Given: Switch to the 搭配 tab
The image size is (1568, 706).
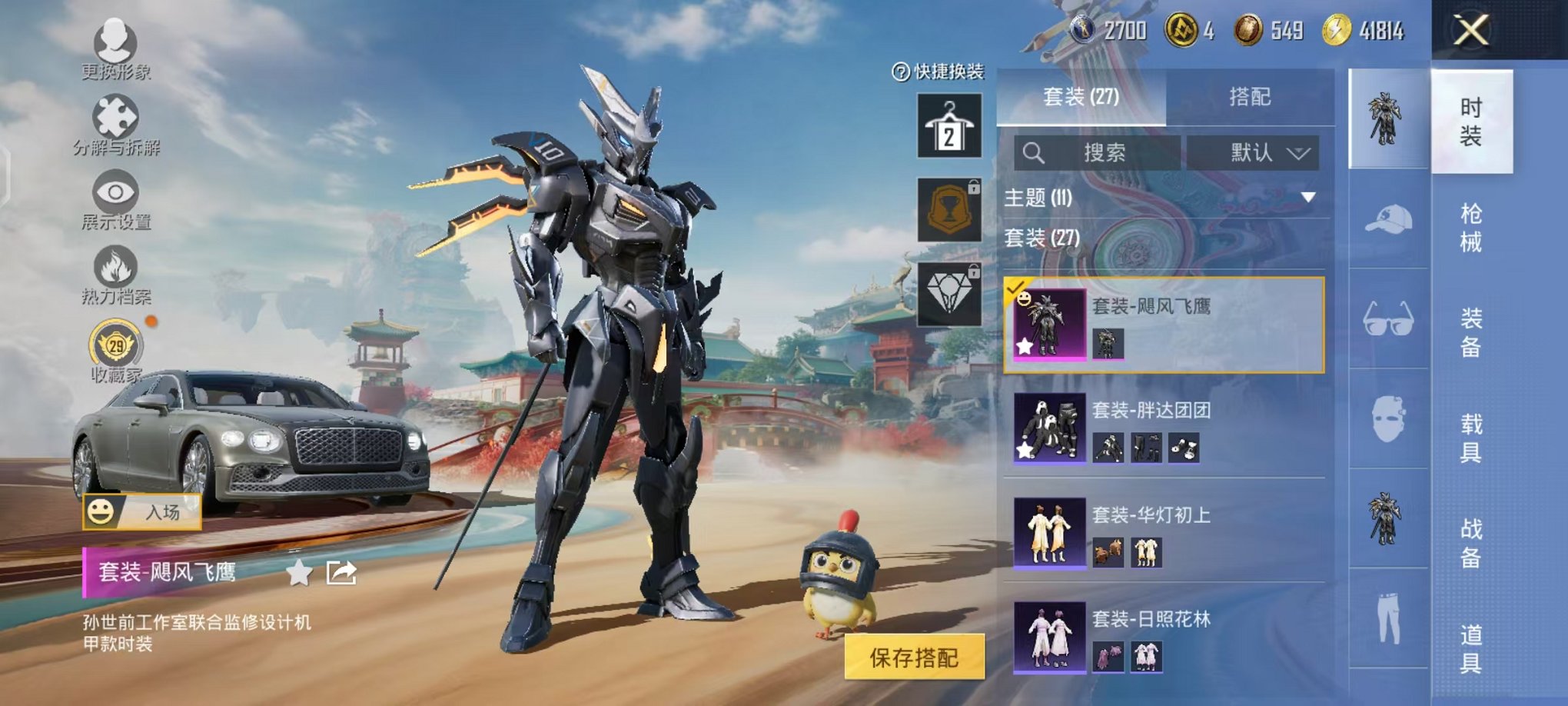Looking at the screenshot, I should coord(1249,96).
